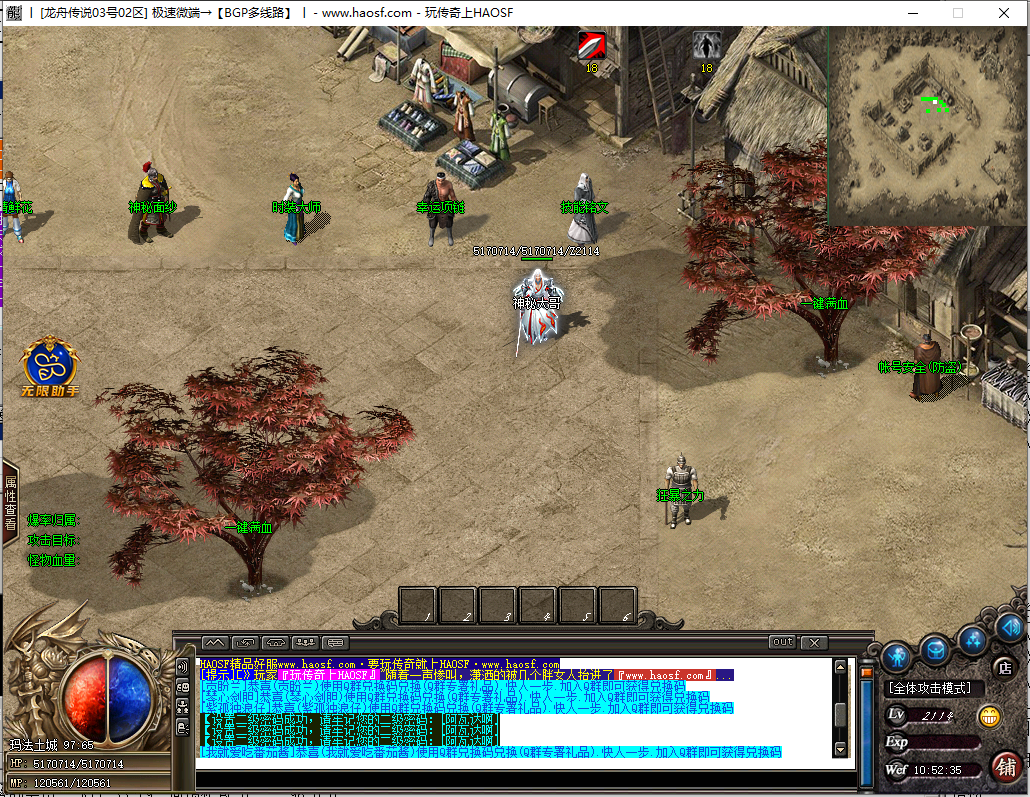The height and width of the screenshot is (797, 1030).
Task: Open the smiley face emoji button
Action: click(989, 716)
